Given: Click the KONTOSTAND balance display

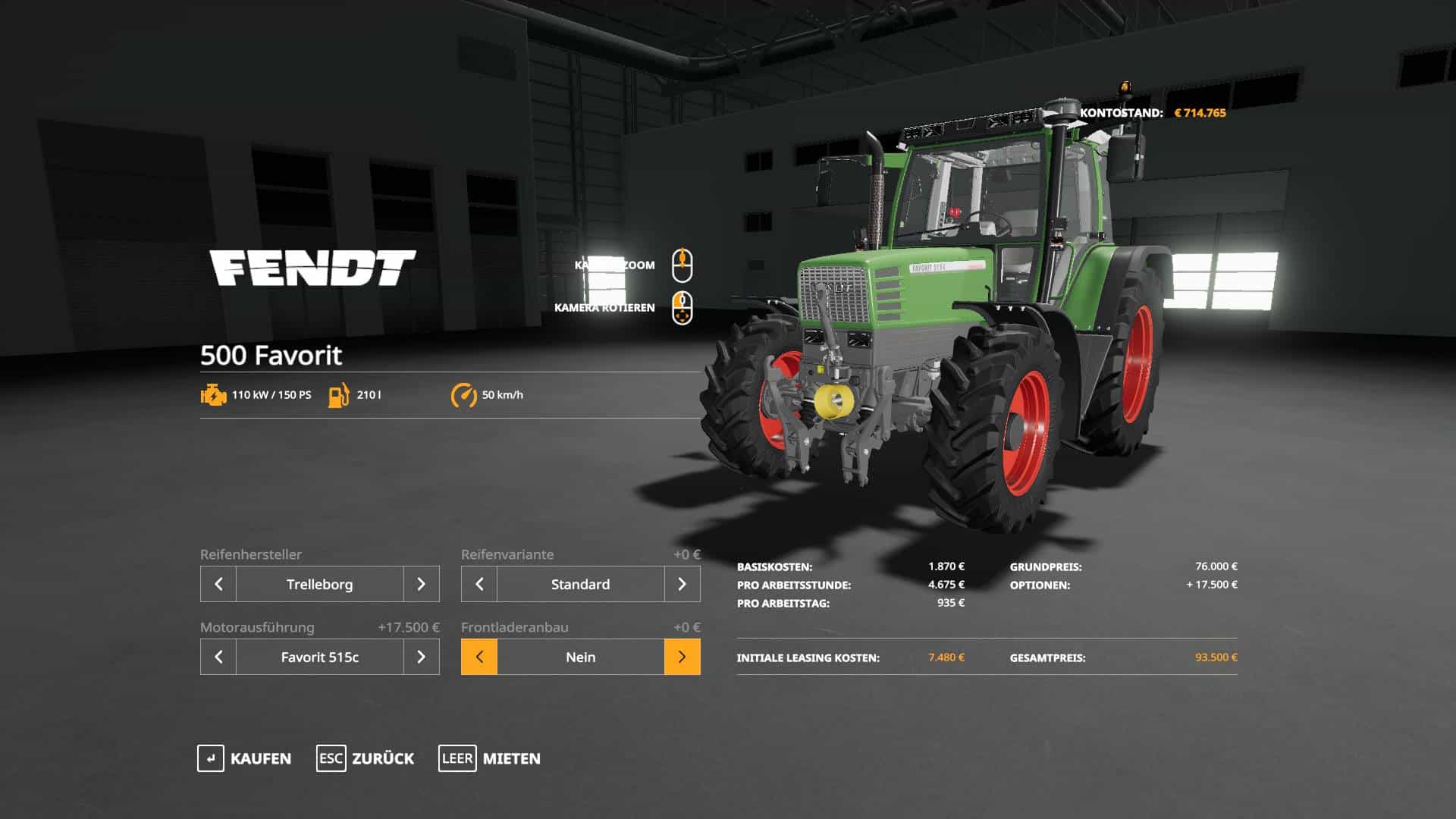Looking at the screenshot, I should pyautogui.click(x=1153, y=112).
